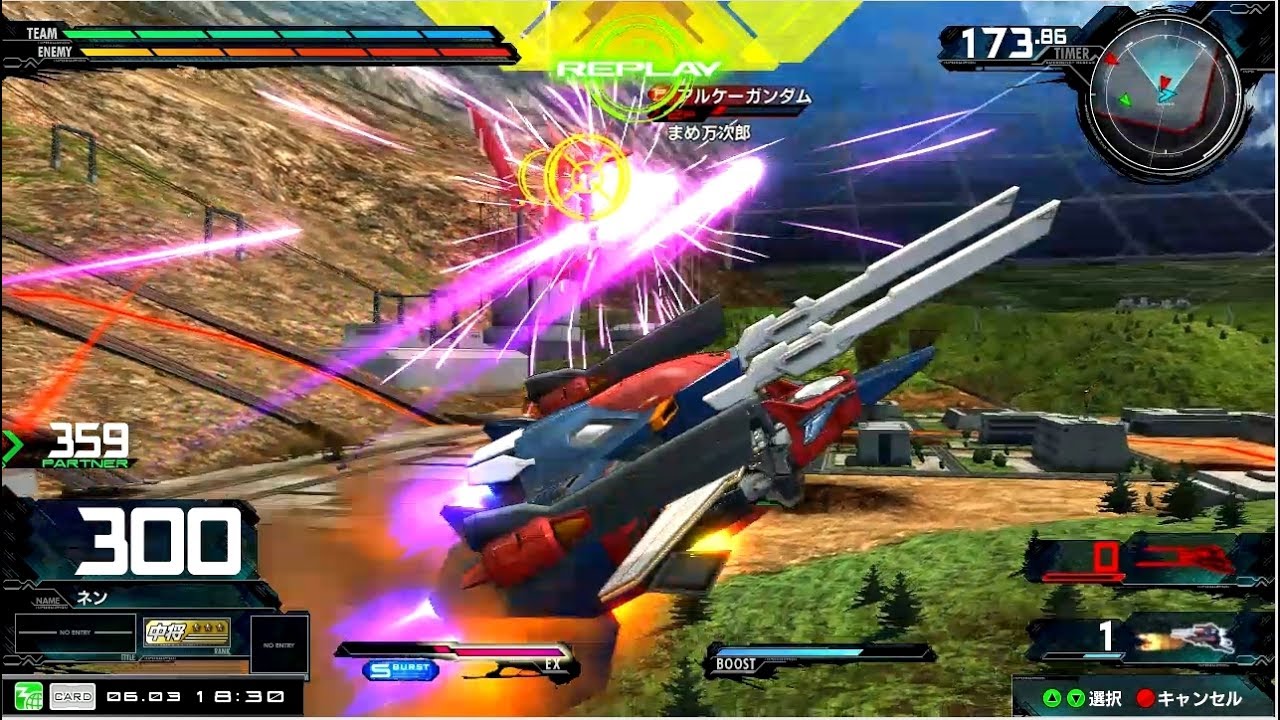
Task: Click the green ally marker on the radar
Action: pyautogui.click(x=1126, y=99)
